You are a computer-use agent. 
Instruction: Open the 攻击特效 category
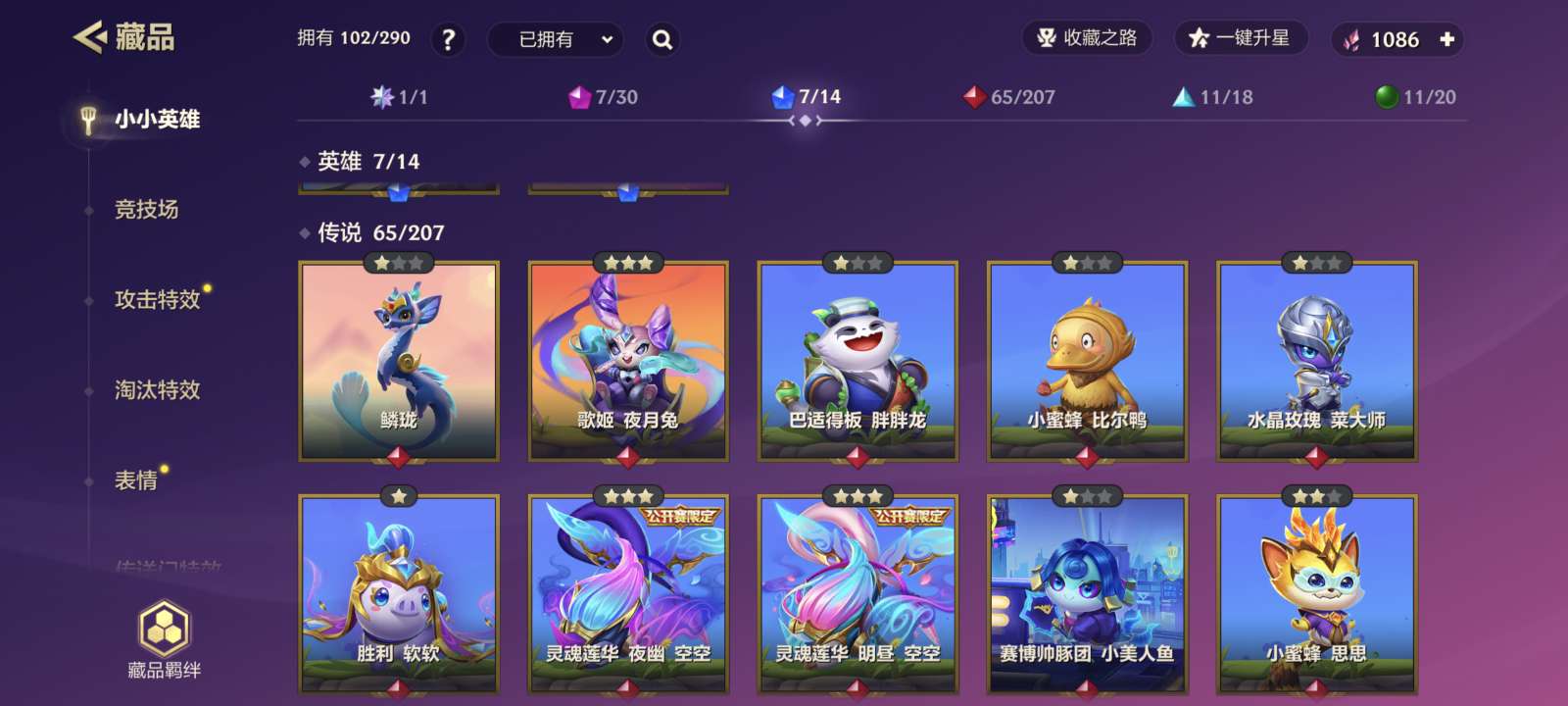tap(157, 299)
